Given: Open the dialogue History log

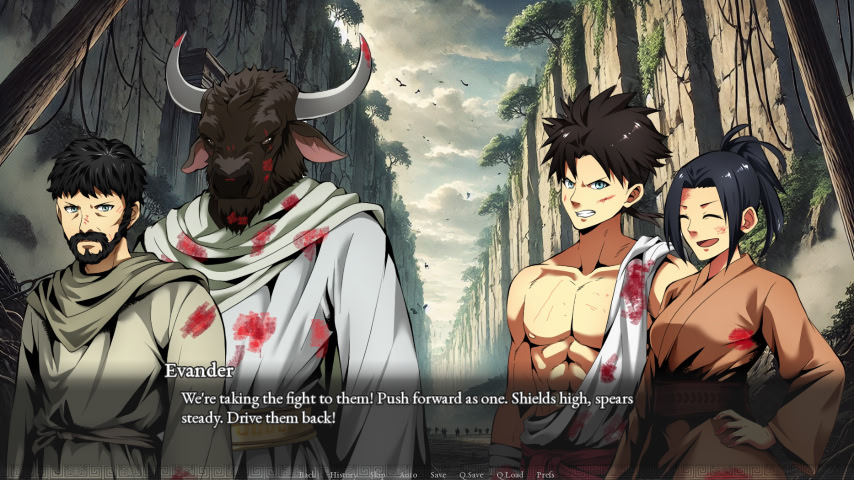Looking at the screenshot, I should click(x=343, y=474).
